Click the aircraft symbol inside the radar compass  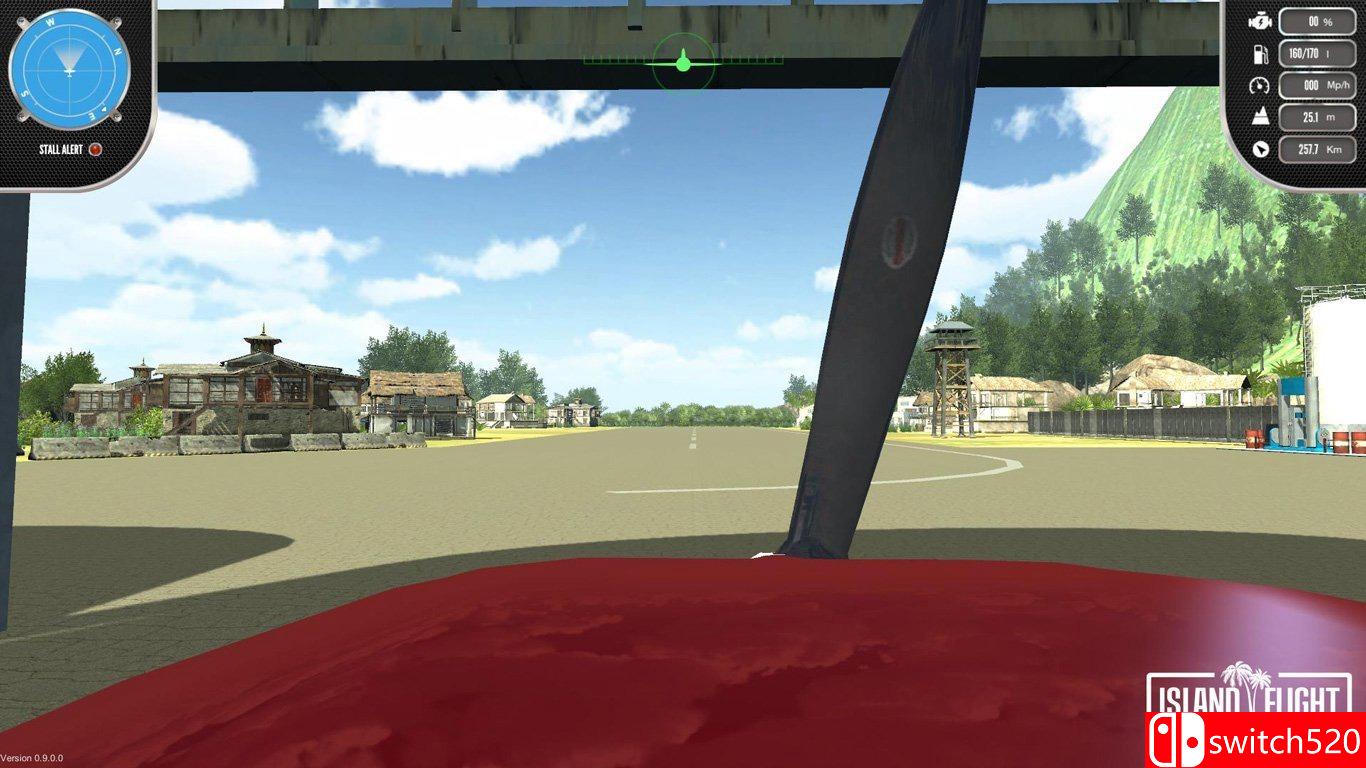click(x=70, y=71)
